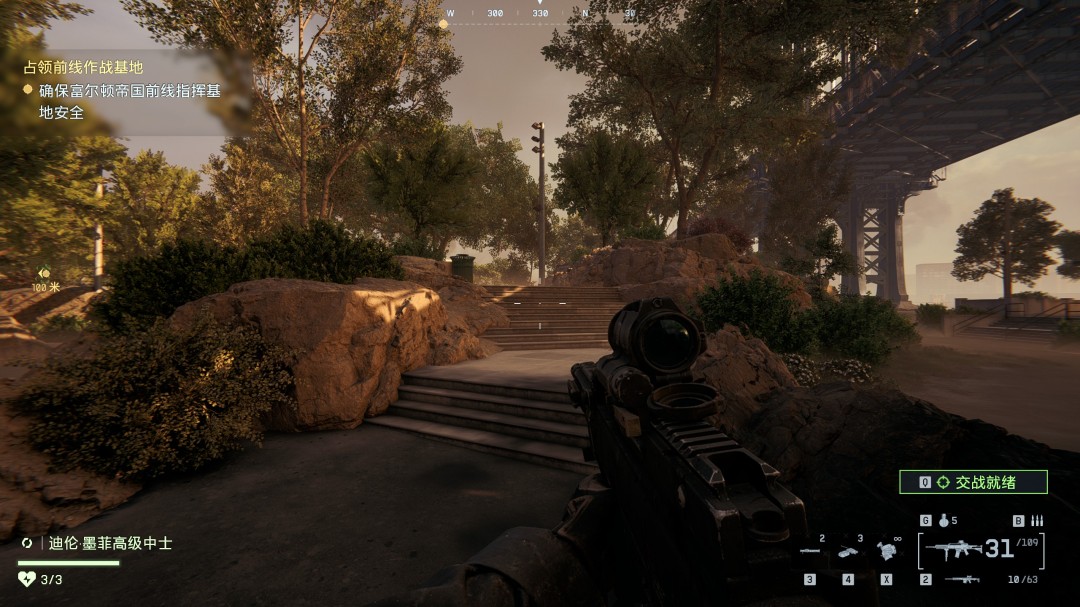Select the infinite-use gadget icon
Screen dimensions: 1080x607
886,551
